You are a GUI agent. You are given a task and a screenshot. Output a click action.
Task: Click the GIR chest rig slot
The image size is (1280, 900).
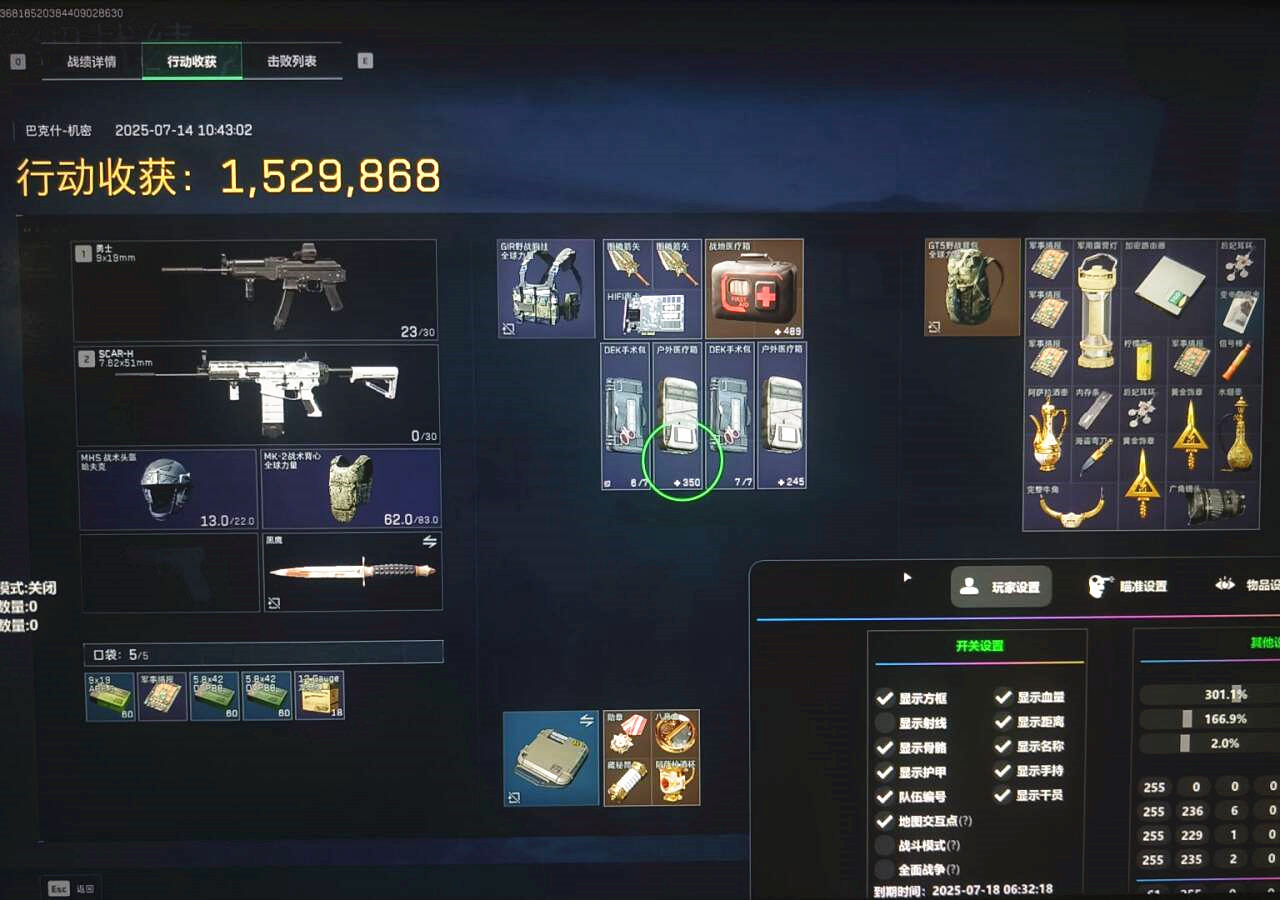tap(546, 288)
